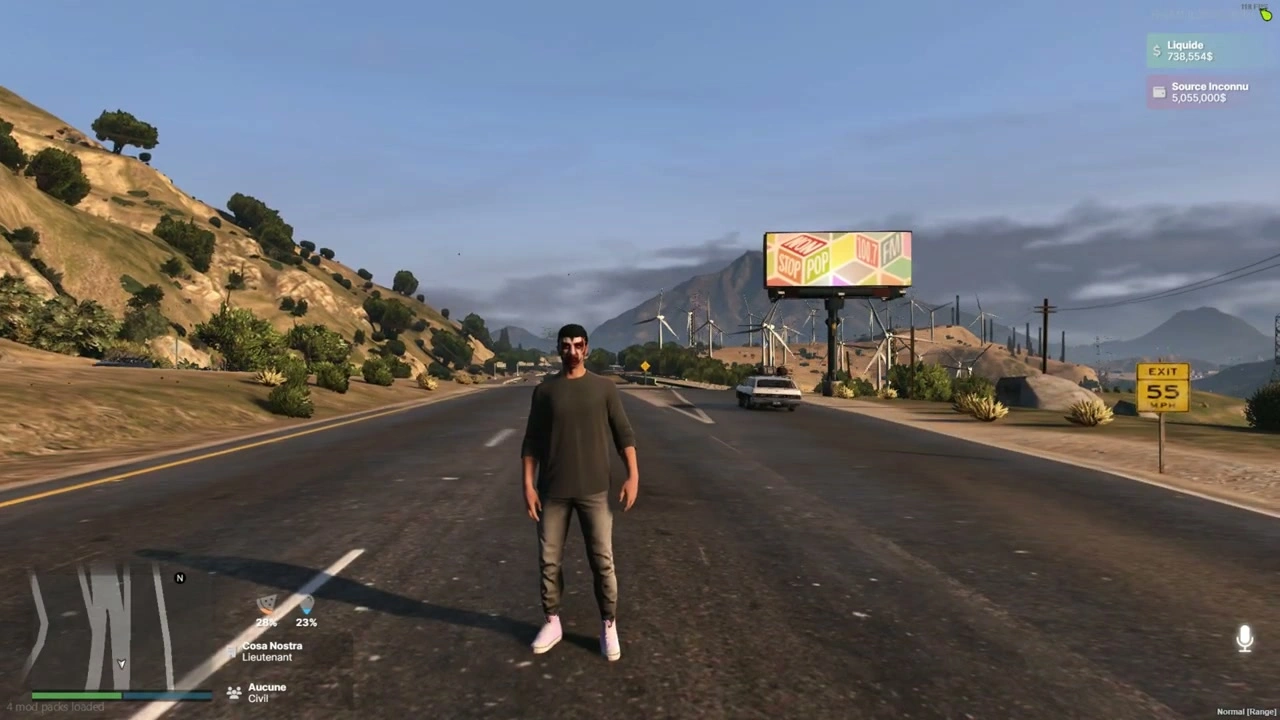Click the north compass marker on the minimap
This screenshot has height=720, width=1280.
tap(179, 578)
